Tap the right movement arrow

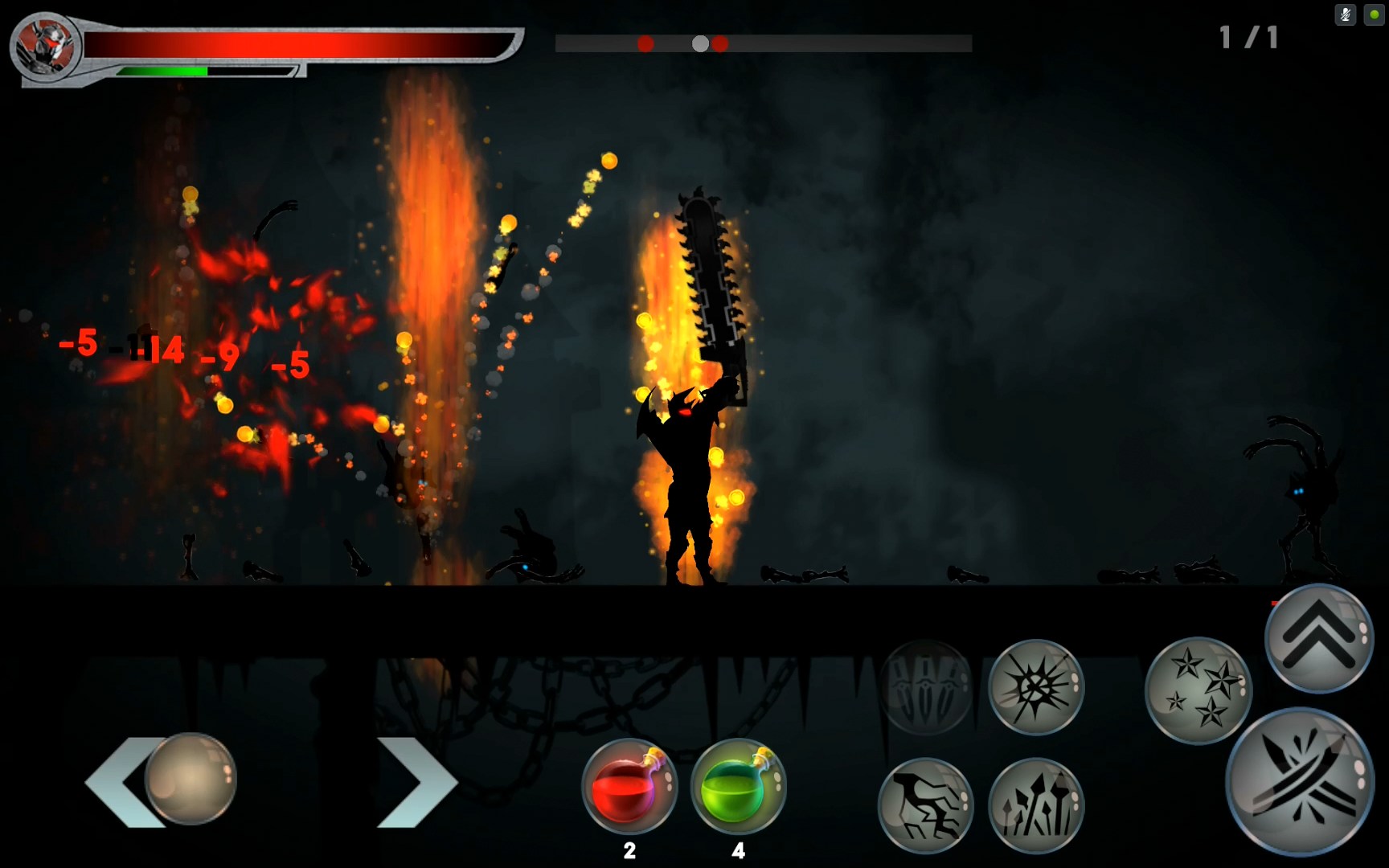(417, 781)
